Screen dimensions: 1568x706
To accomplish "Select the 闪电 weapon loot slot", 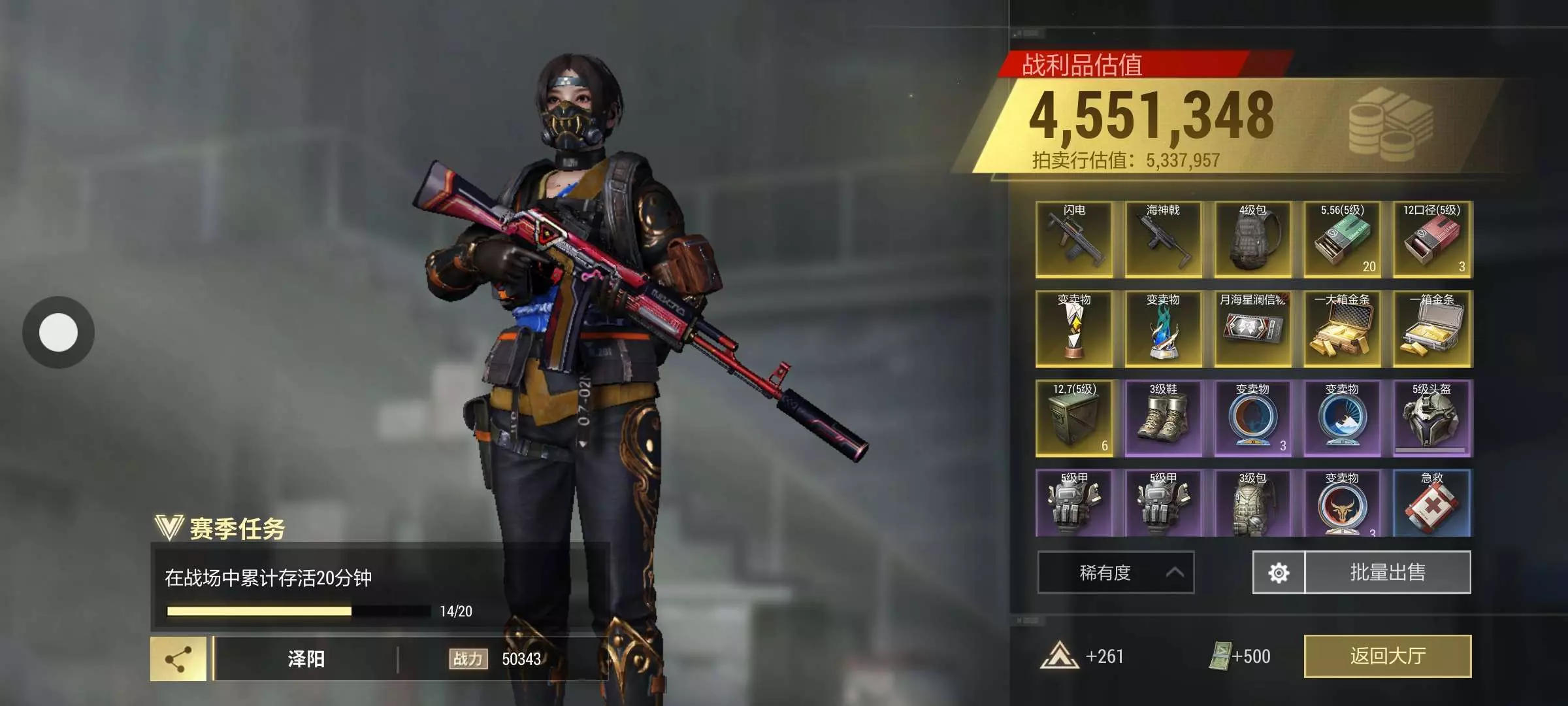I will [x=1074, y=239].
